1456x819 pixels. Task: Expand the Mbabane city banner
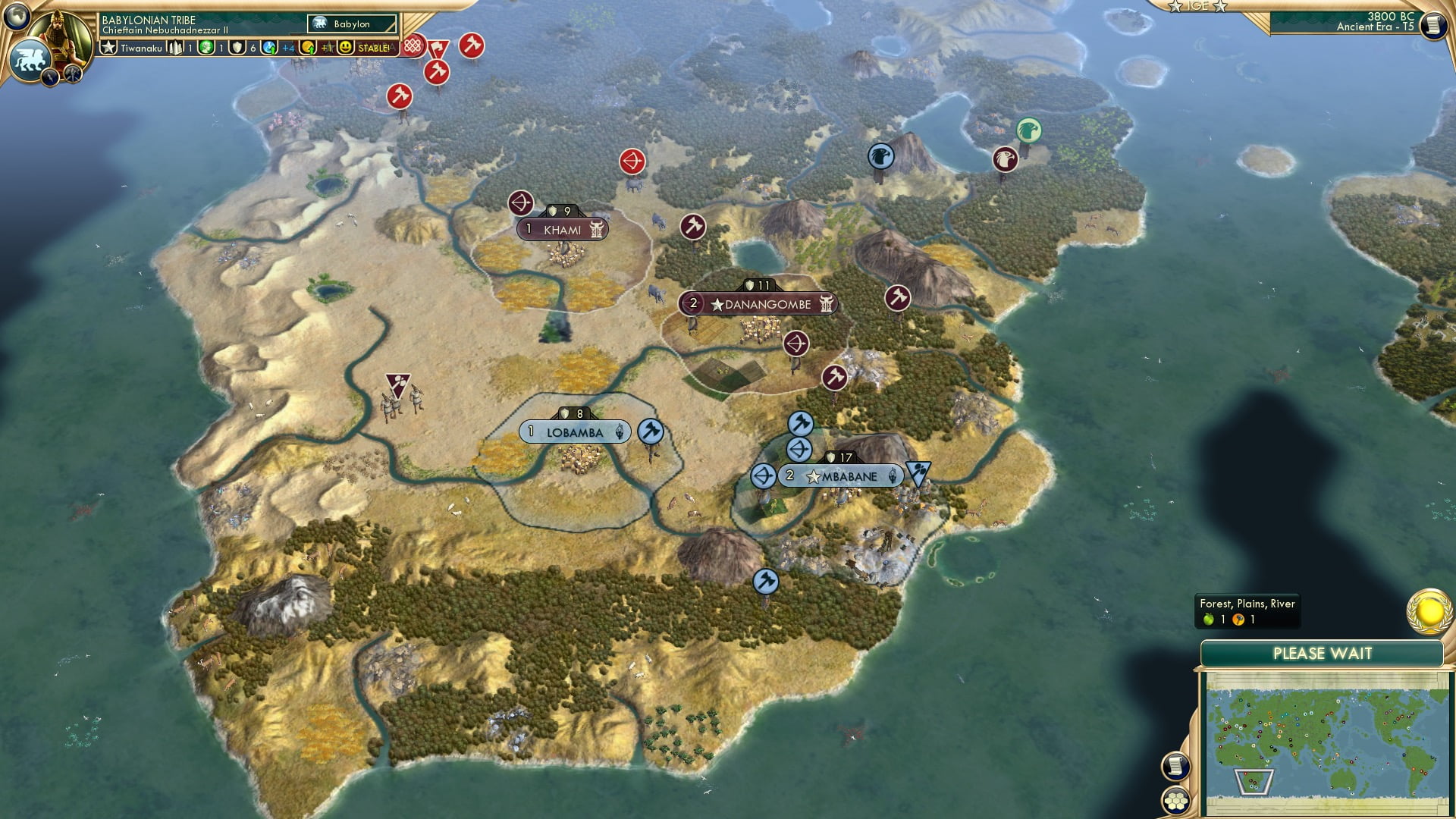click(x=842, y=476)
